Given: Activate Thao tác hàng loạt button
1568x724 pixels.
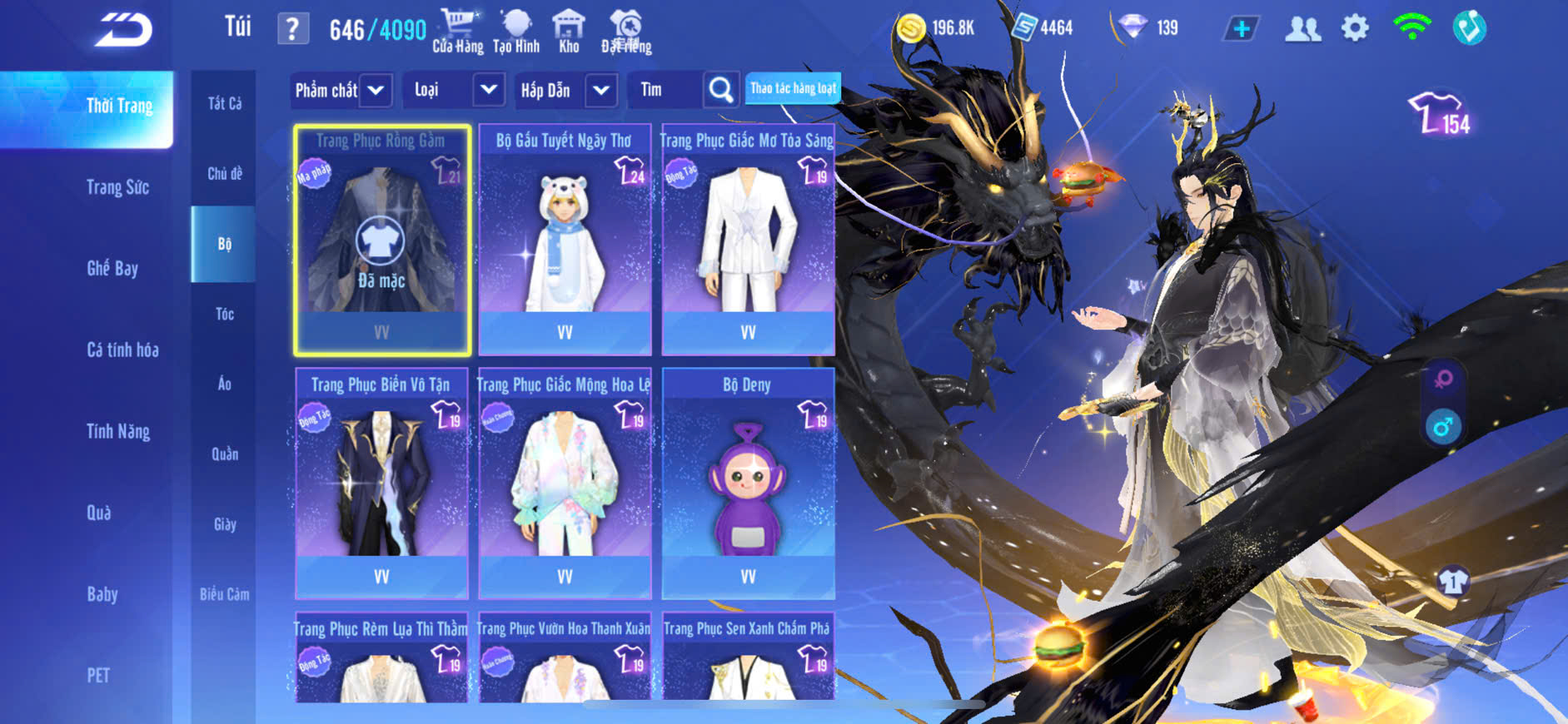Looking at the screenshot, I should click(793, 88).
